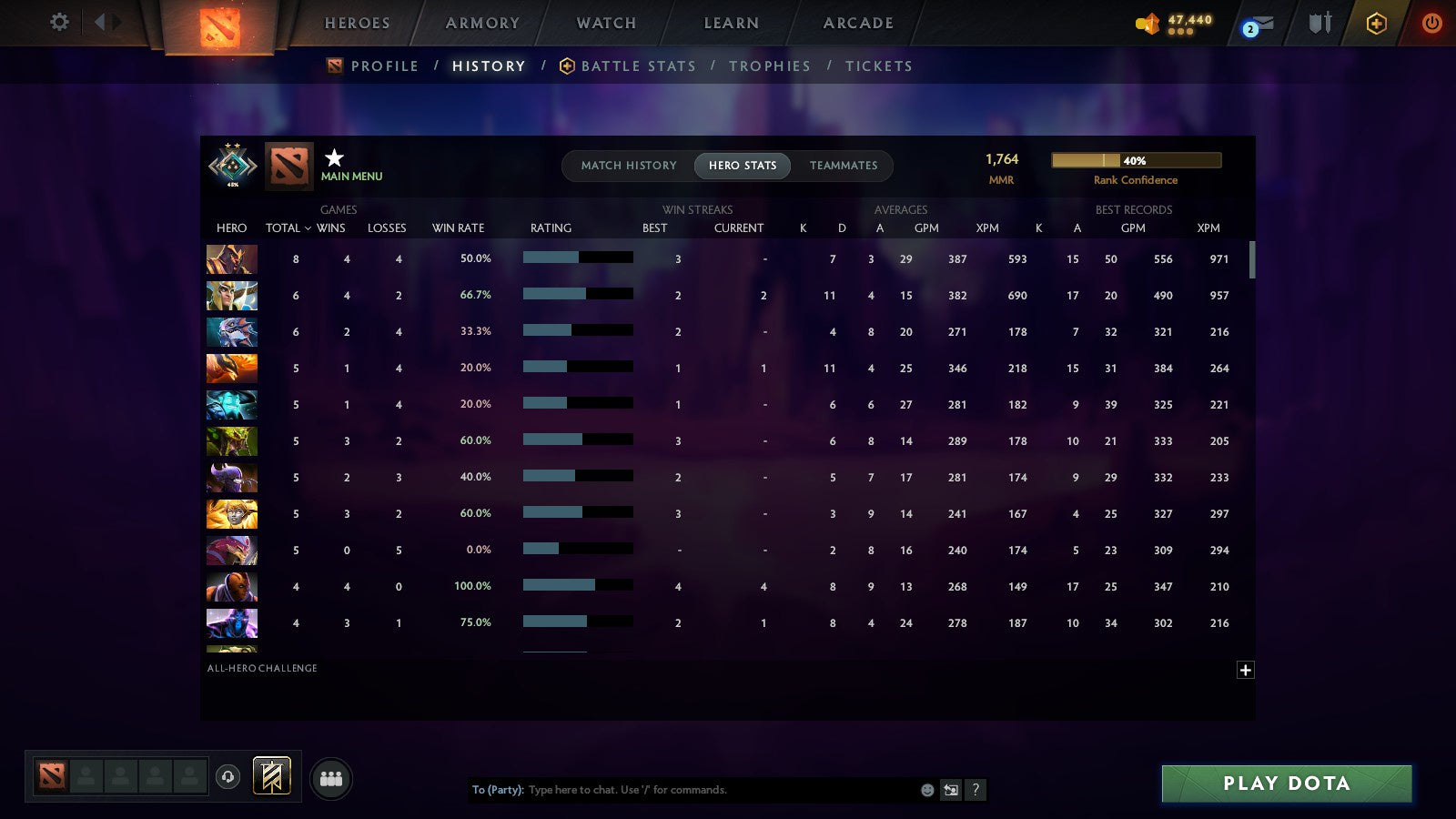The image size is (1456, 819).
Task: Open the settings gear
Action: tap(58, 23)
